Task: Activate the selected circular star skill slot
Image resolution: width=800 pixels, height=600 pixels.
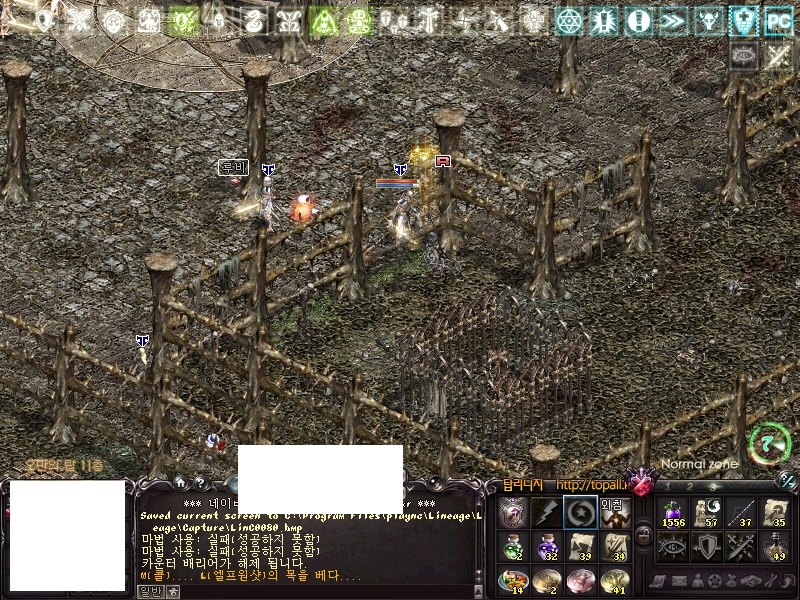Action: pyautogui.click(x=580, y=512)
